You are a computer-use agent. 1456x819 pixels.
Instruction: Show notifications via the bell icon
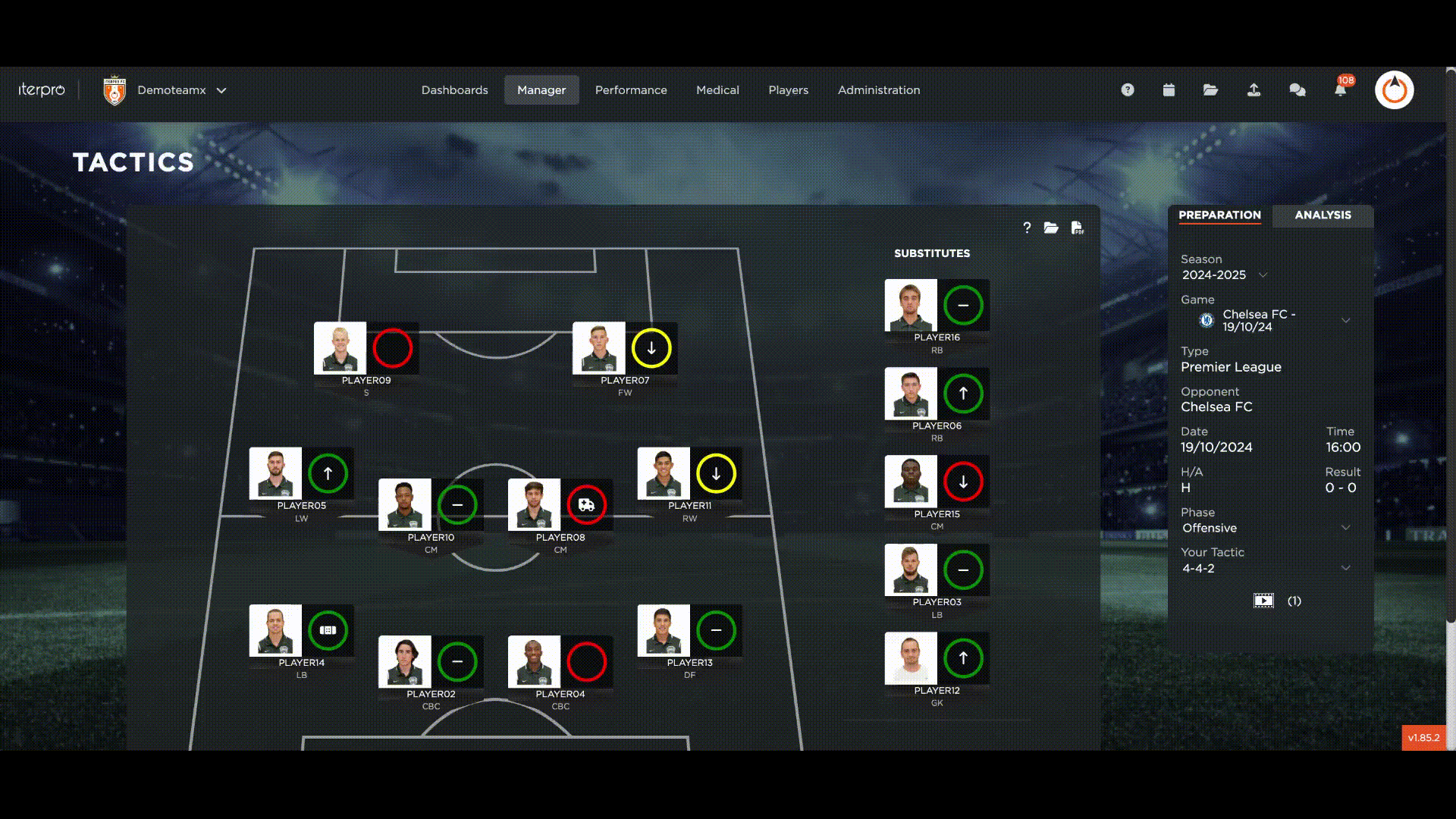(x=1340, y=90)
